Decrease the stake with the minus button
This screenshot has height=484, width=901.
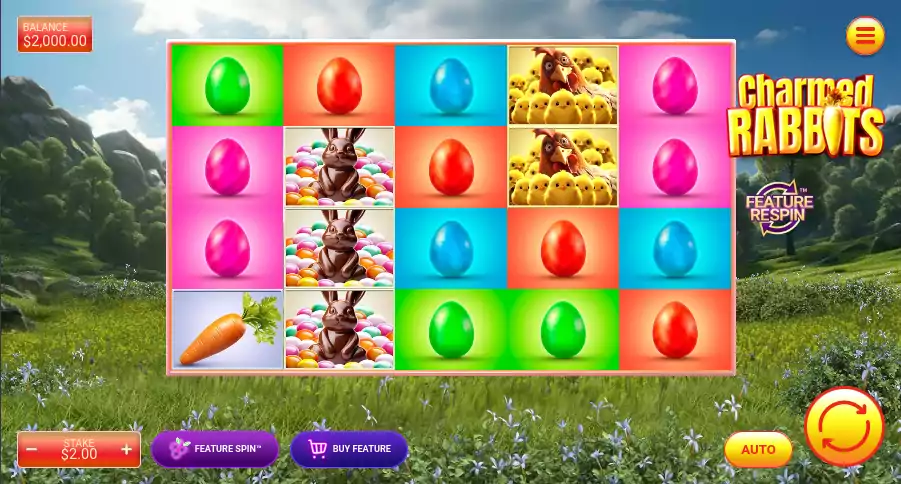click(x=32, y=450)
